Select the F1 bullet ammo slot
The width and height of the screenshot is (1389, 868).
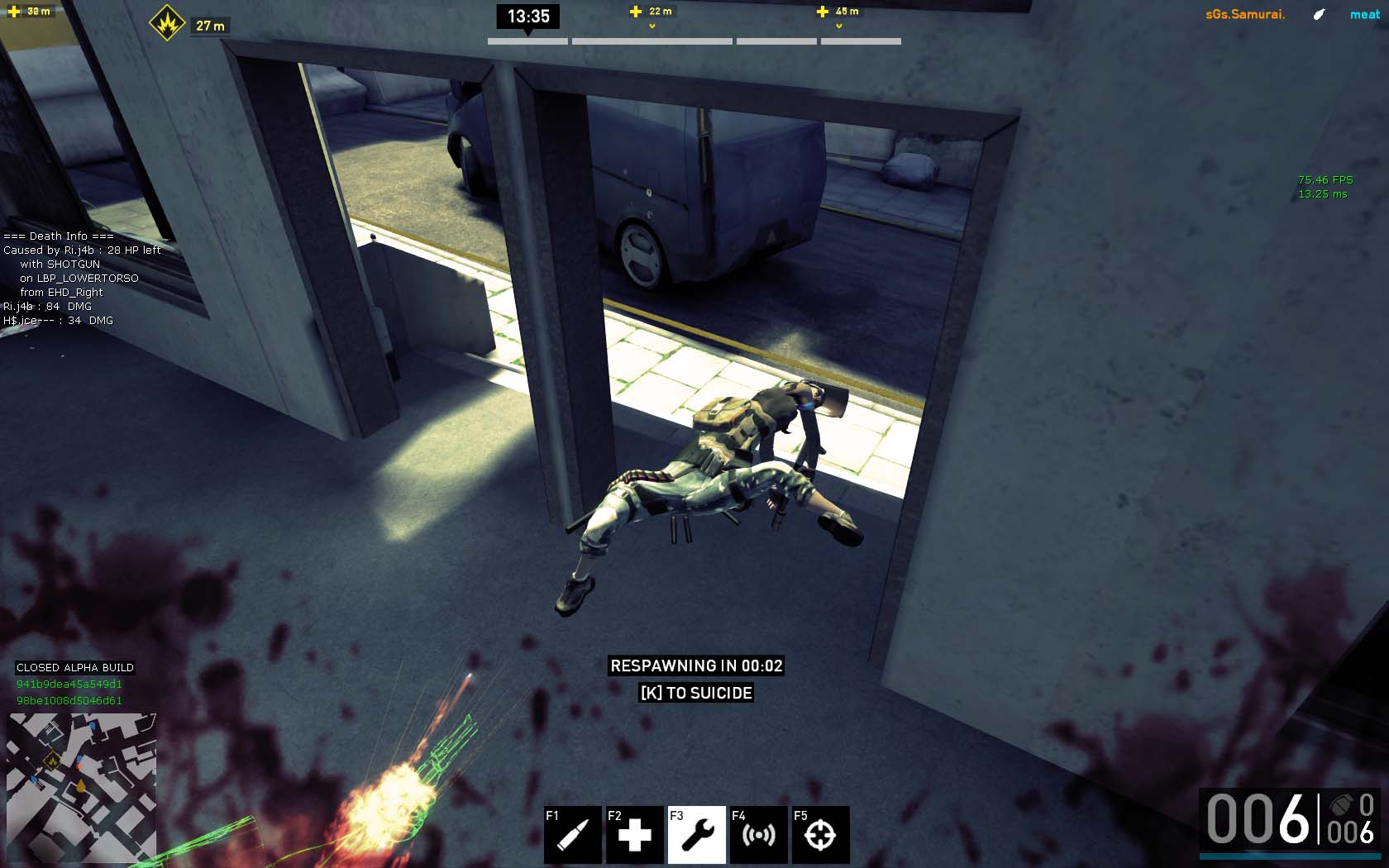572,834
